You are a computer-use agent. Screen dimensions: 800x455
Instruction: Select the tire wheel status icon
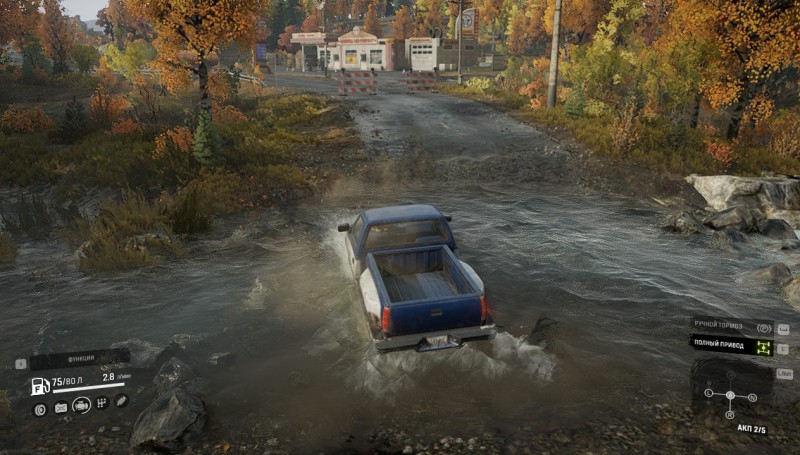pyautogui.click(x=40, y=408)
